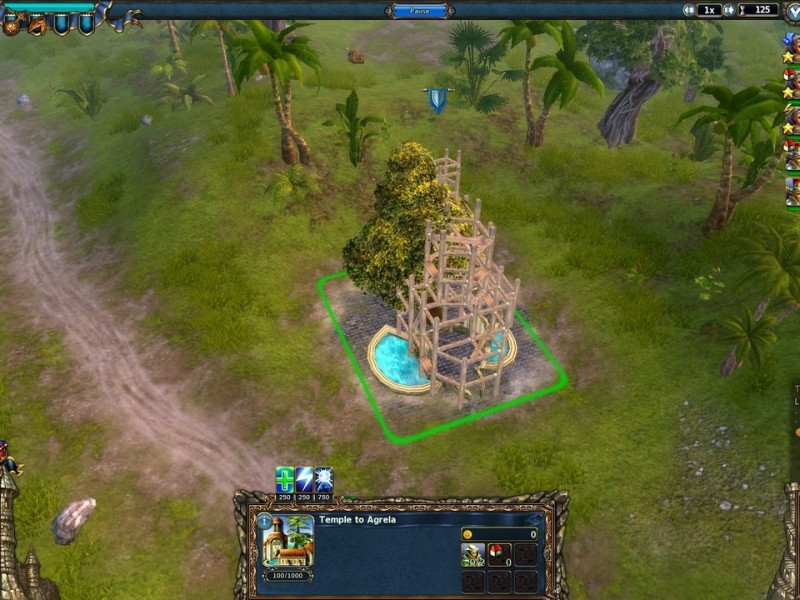Click the red-roofed house icon

(x=499, y=555)
